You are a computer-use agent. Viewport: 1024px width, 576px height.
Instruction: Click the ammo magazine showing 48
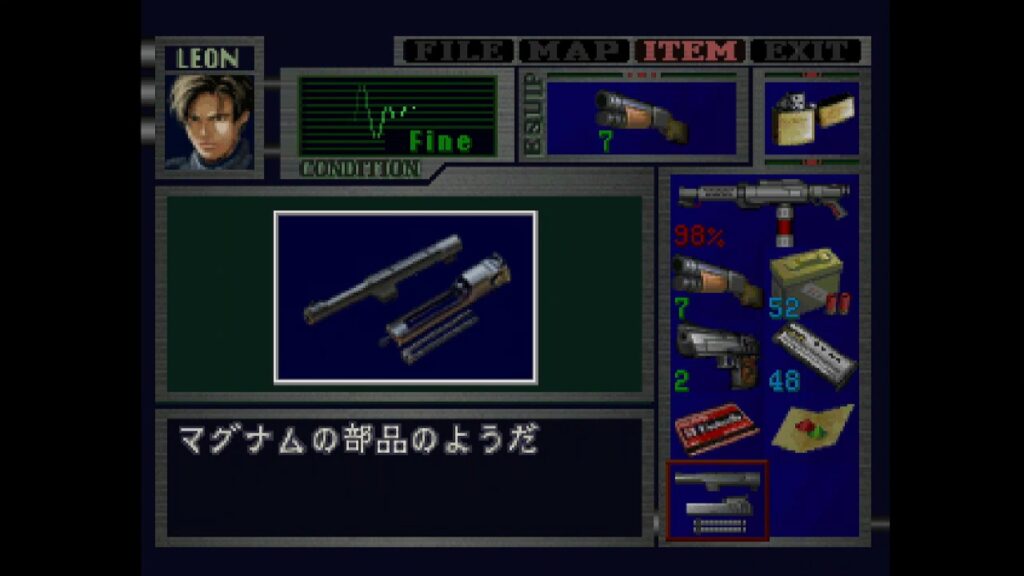(809, 357)
